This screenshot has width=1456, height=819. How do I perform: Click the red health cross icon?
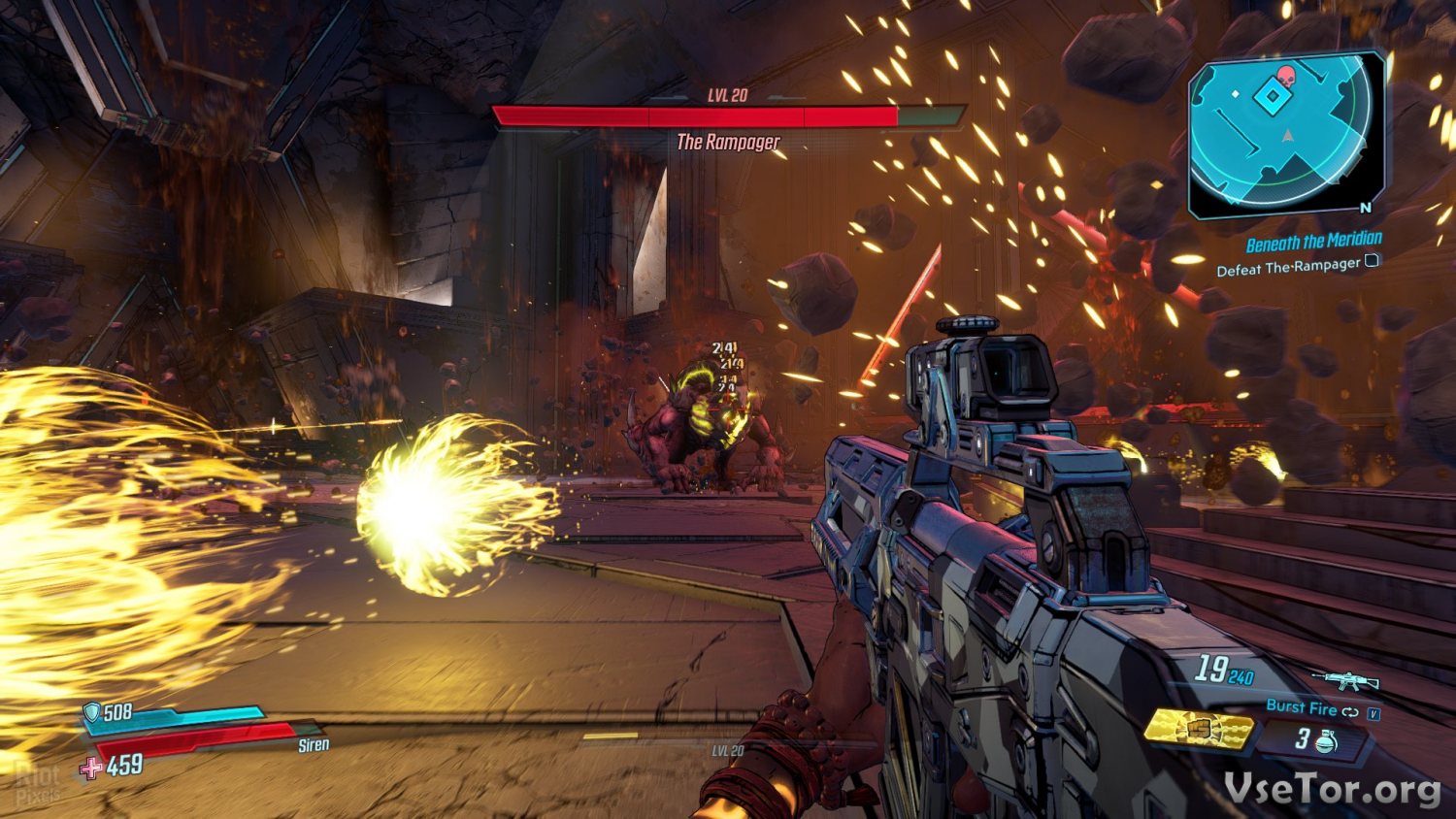click(91, 769)
